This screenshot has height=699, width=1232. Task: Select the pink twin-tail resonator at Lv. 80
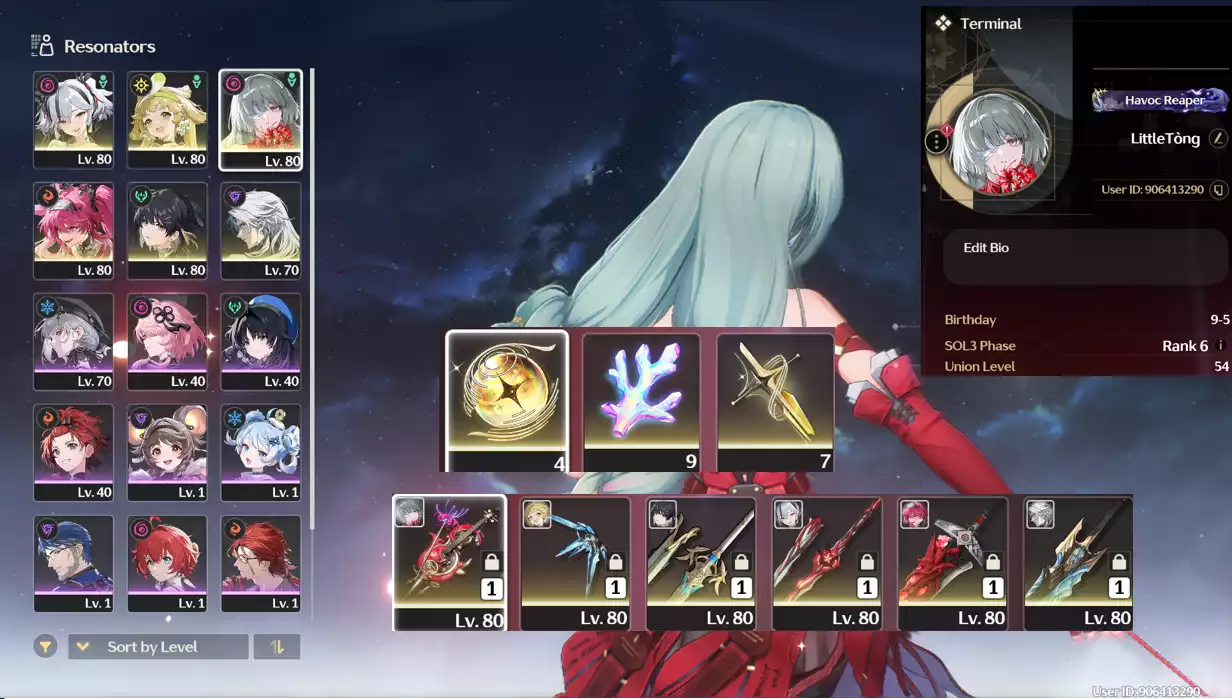73,229
